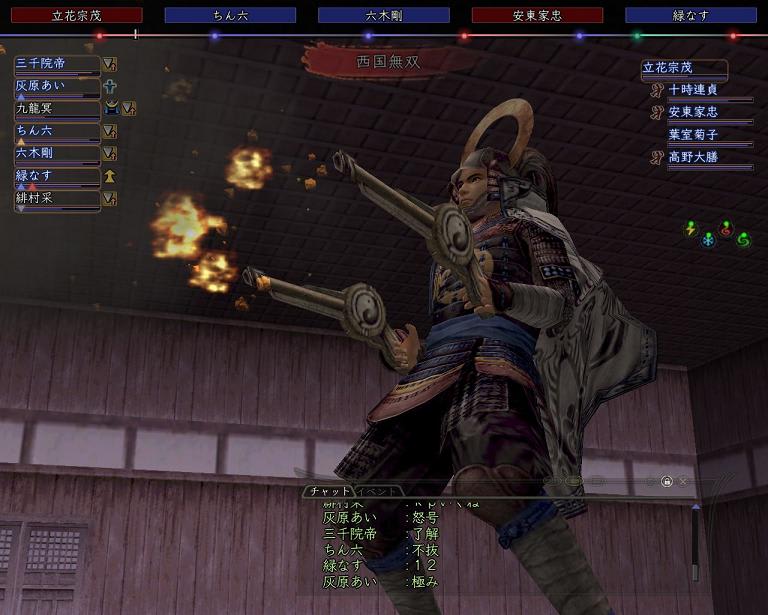Select ちん六 in the party list
Viewport: 768px width, 615px height.
(x=57, y=131)
